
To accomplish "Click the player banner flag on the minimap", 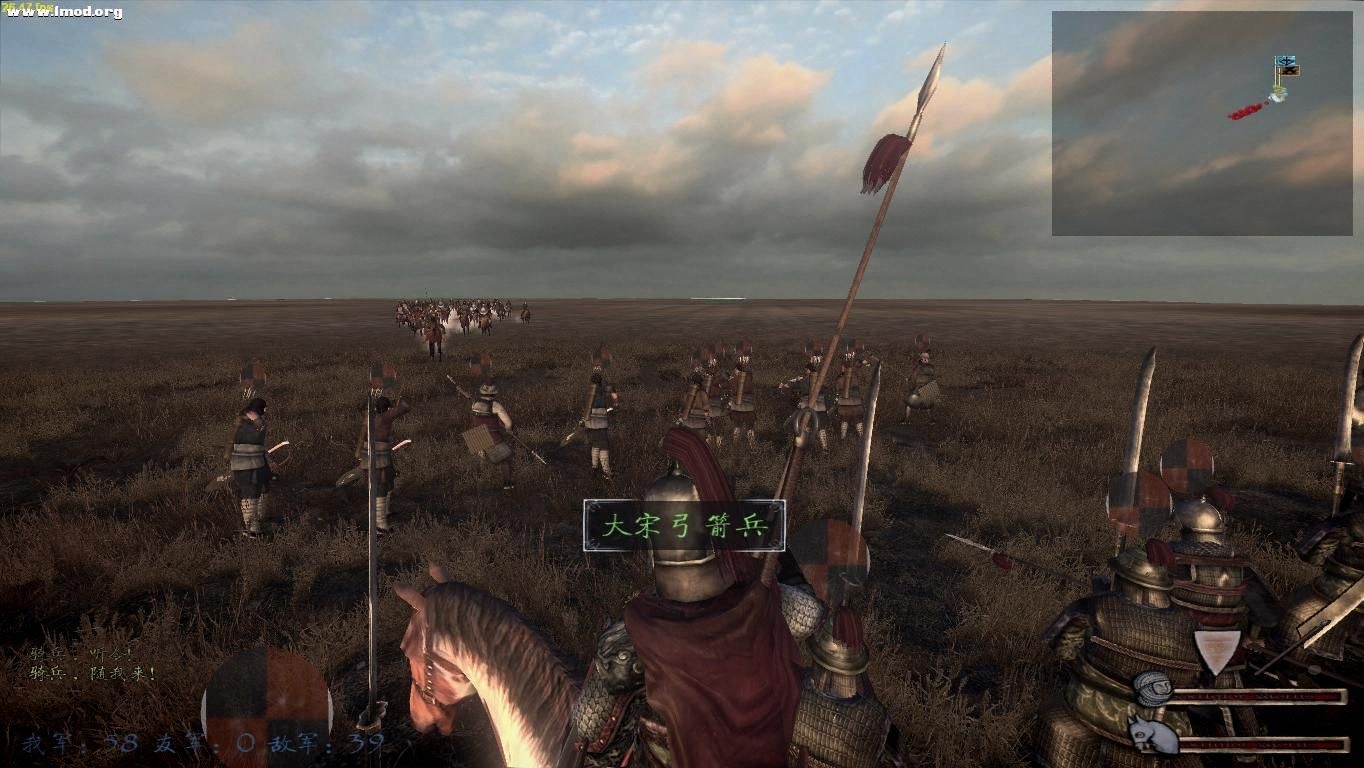I will [1284, 60].
